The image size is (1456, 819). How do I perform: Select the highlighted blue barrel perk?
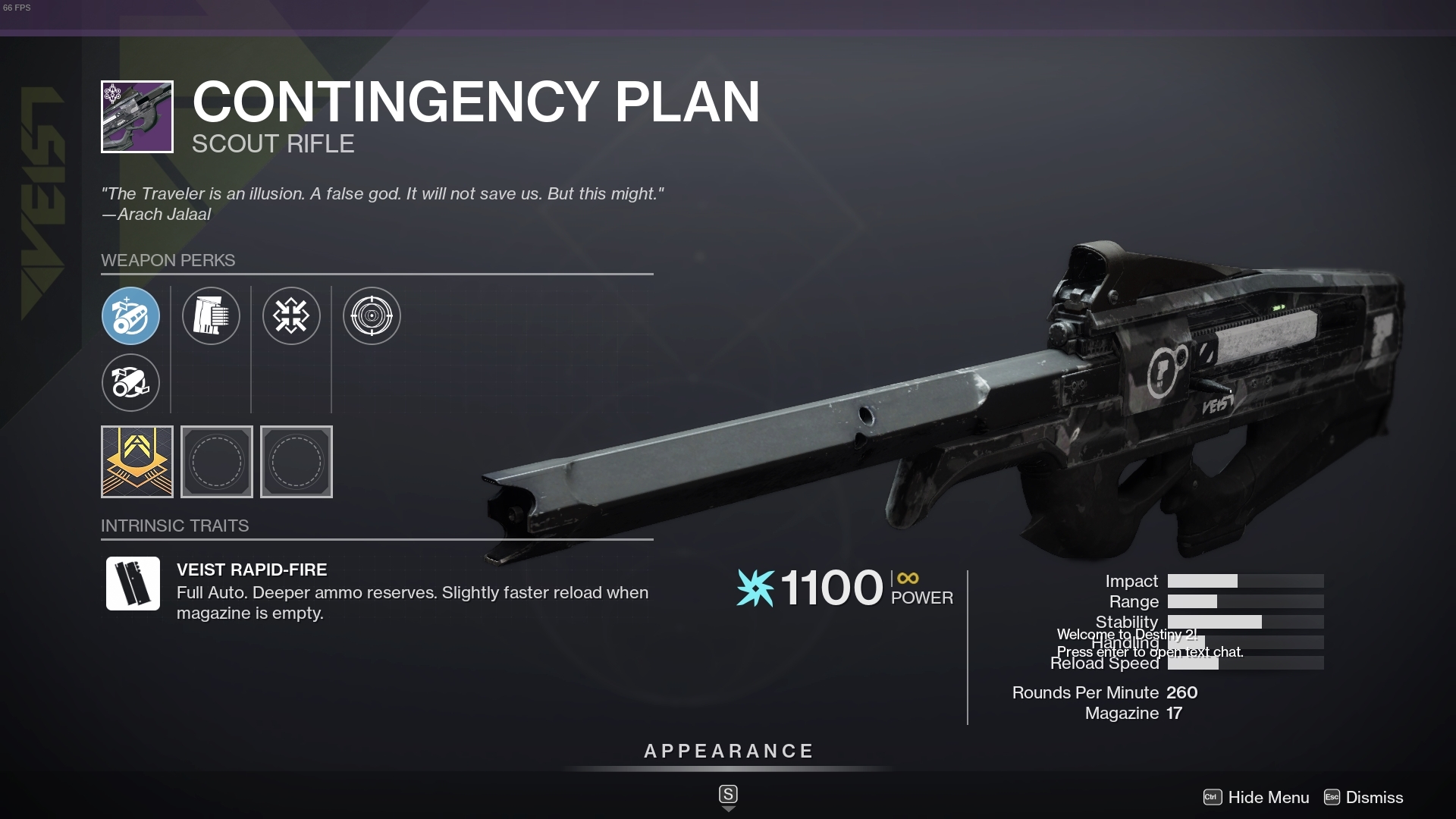130,316
